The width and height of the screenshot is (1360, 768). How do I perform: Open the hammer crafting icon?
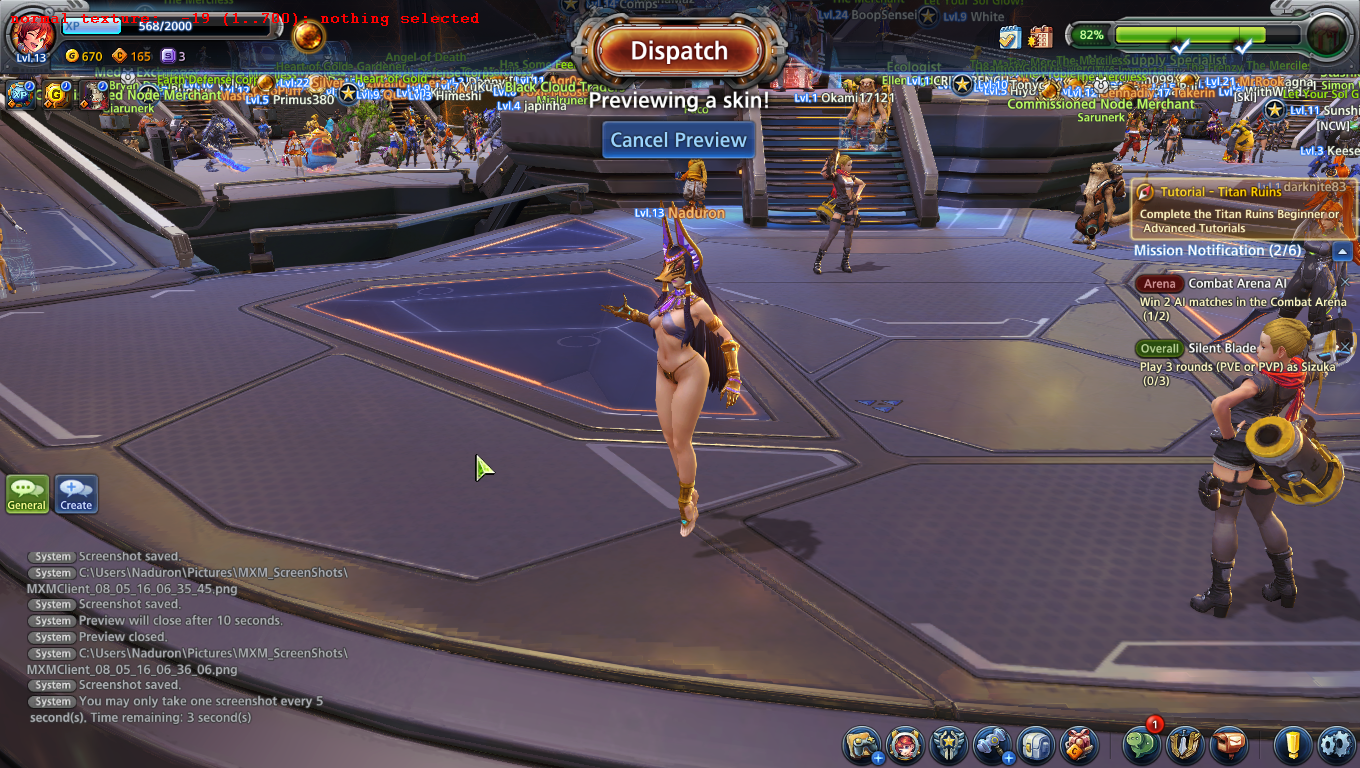(x=992, y=745)
